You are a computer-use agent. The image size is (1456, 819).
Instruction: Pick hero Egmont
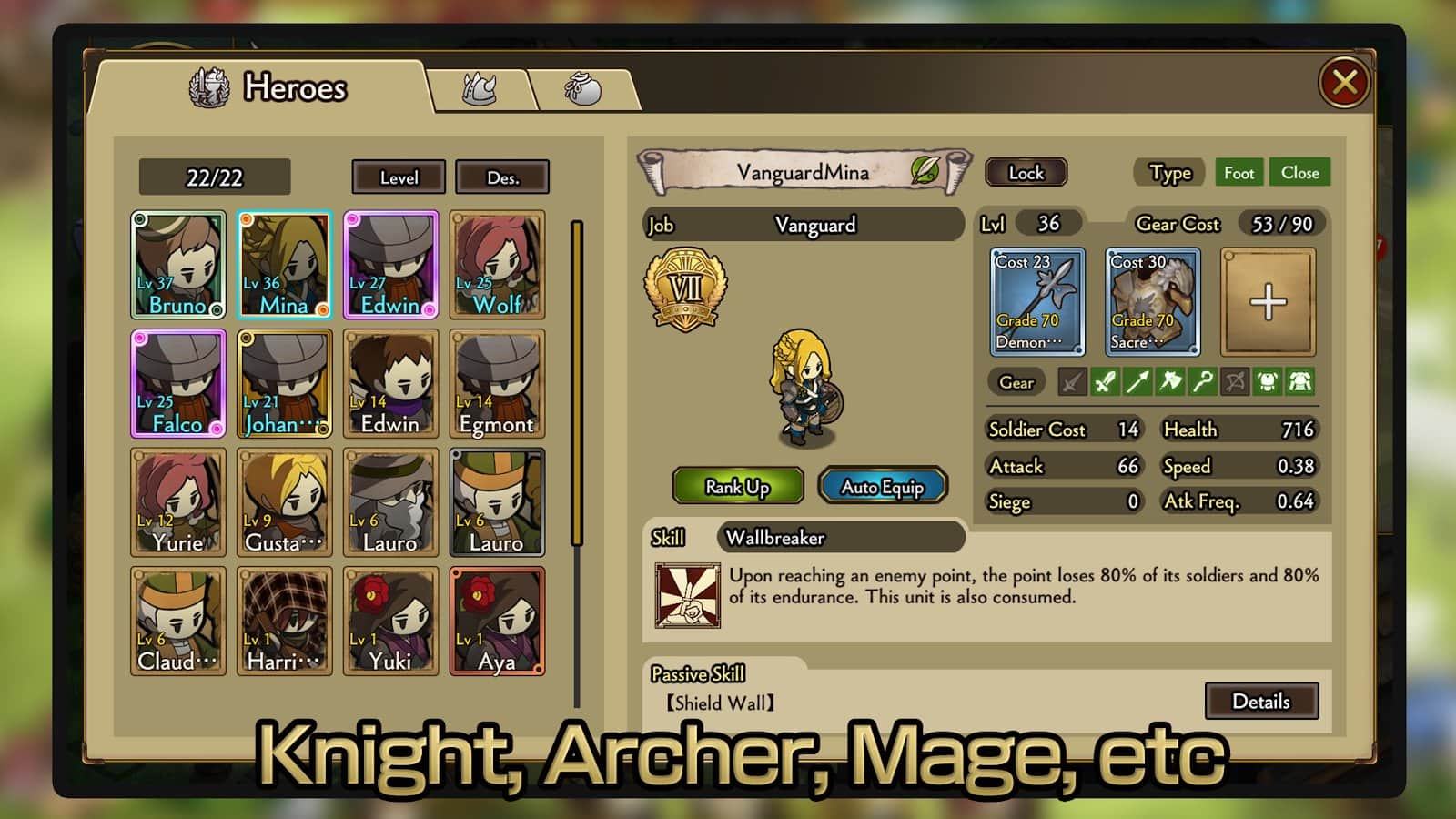[497, 384]
